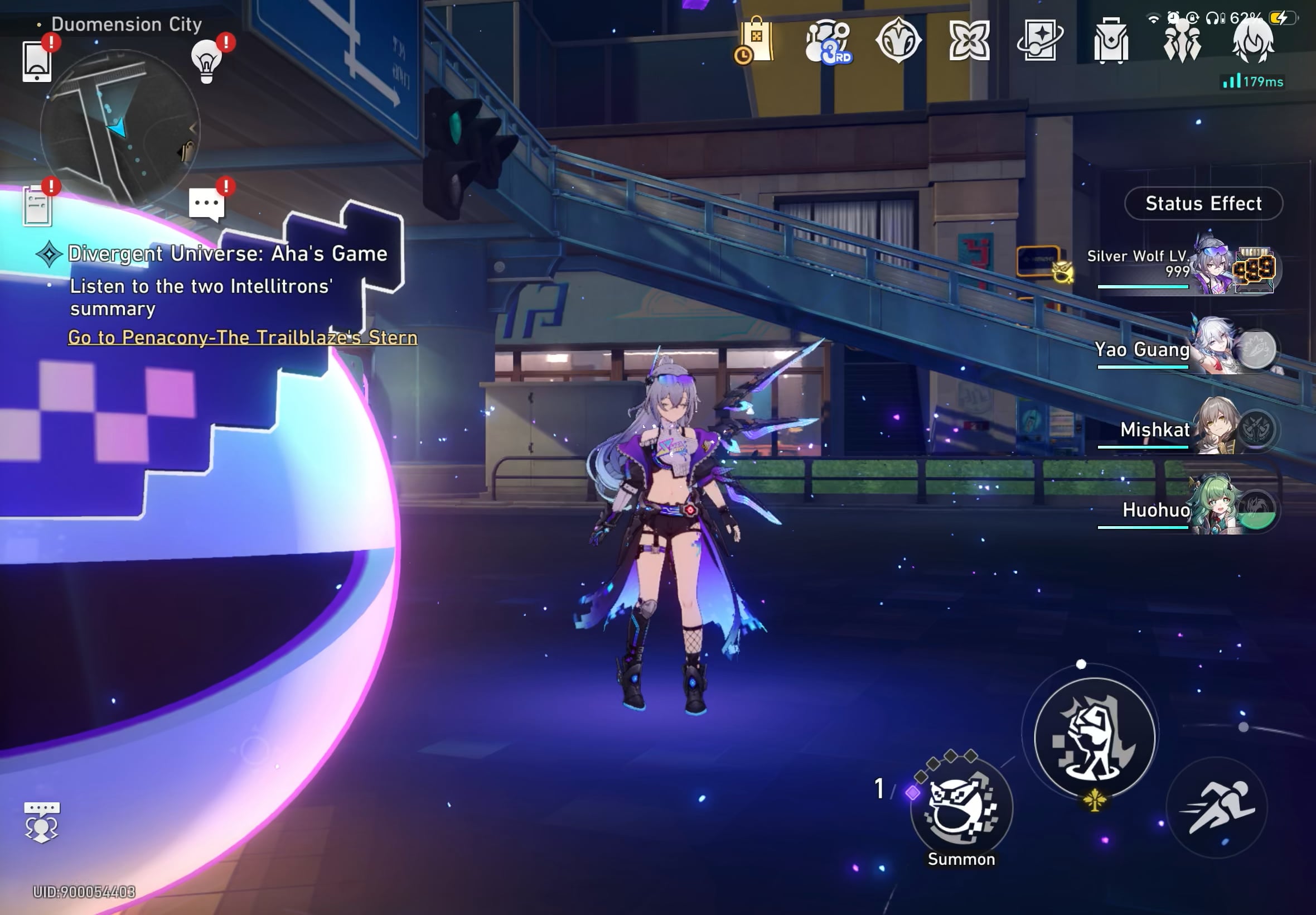Activate the Summon technique button
Screen dimensions: 1316x915
coord(962,809)
